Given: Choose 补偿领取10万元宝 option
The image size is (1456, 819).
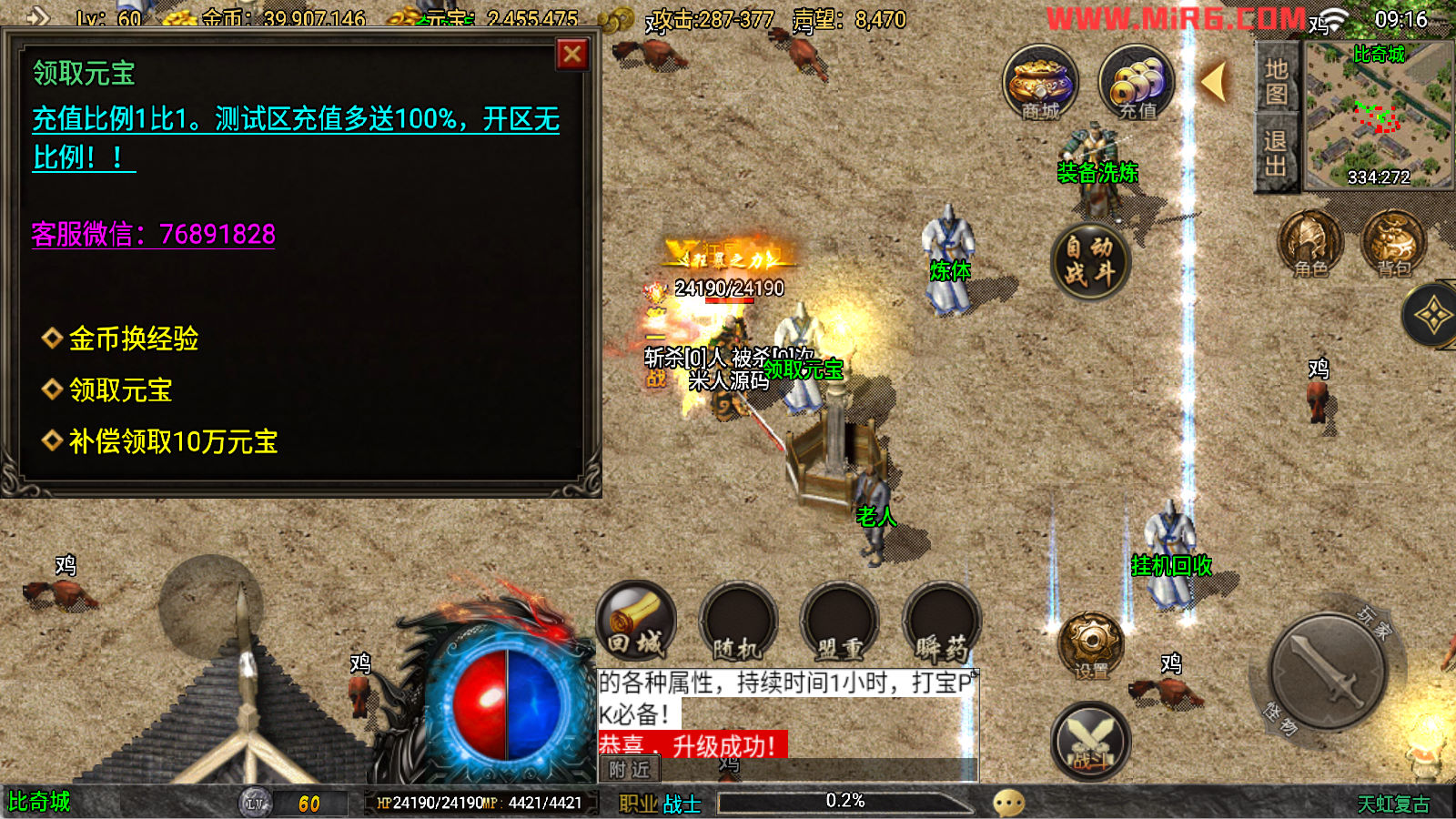Looking at the screenshot, I should [173, 442].
